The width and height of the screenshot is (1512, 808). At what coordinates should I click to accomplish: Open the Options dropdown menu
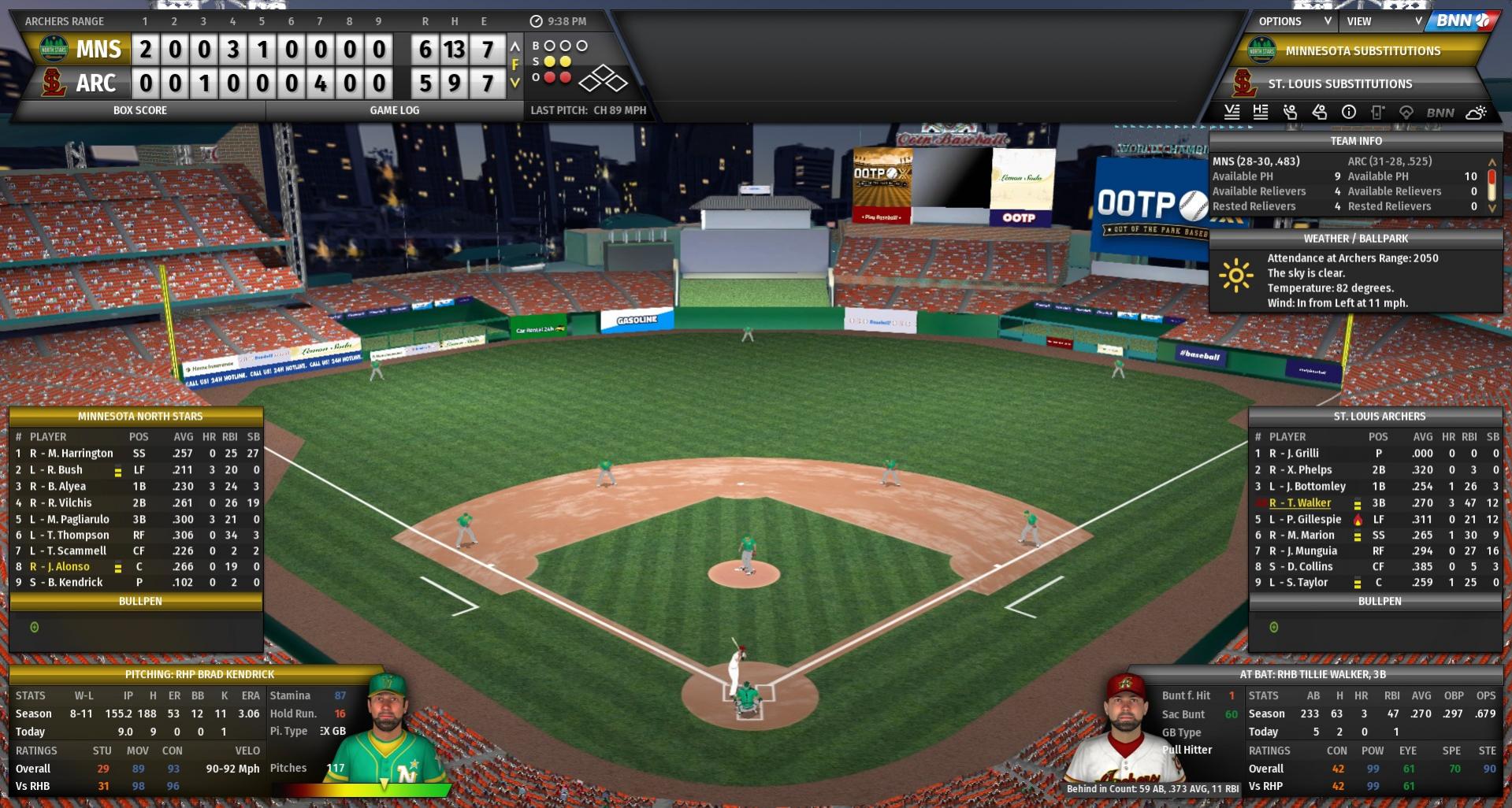1293,21
